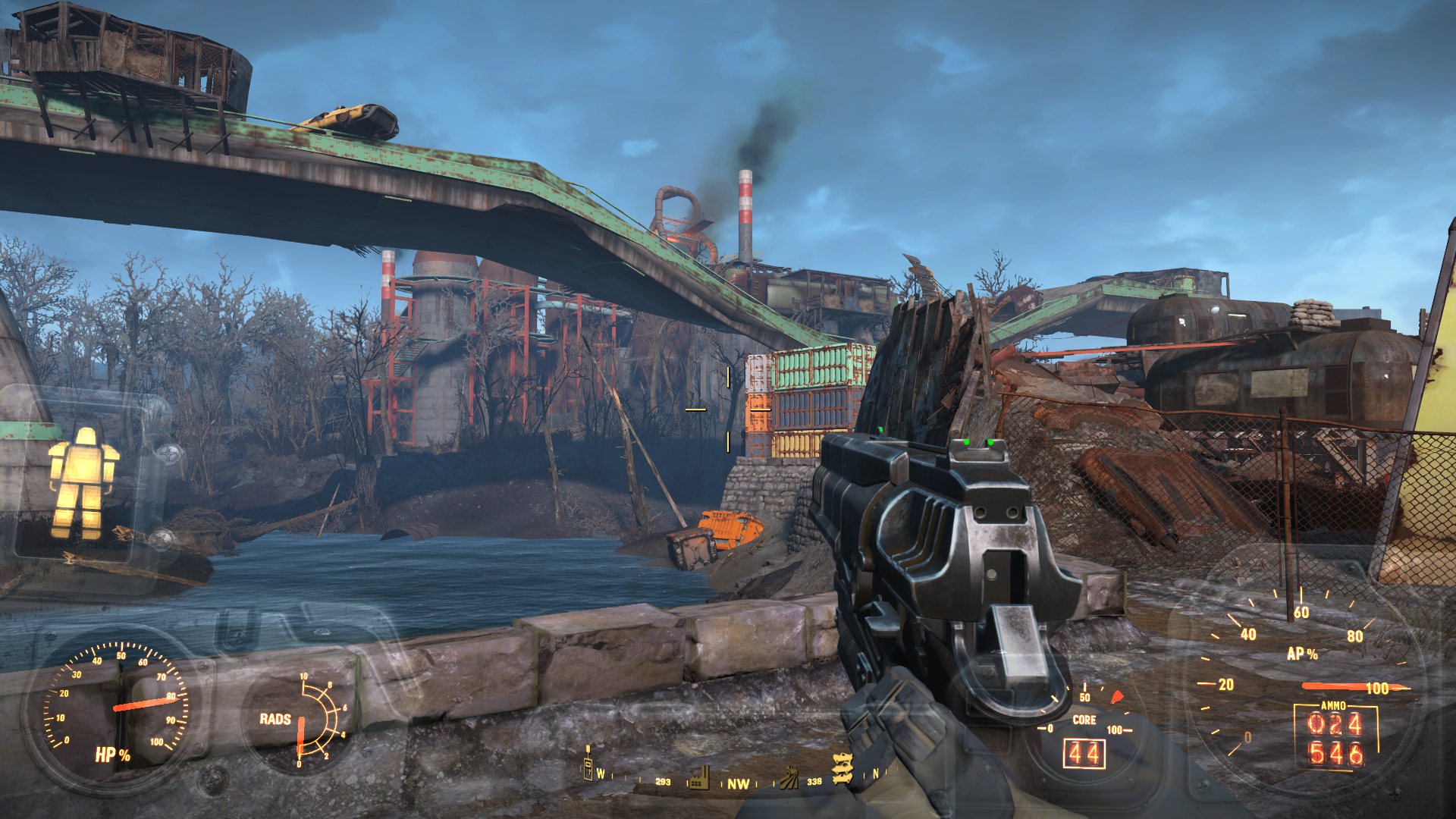Click the power armor condition figure

pyautogui.click(x=83, y=482)
